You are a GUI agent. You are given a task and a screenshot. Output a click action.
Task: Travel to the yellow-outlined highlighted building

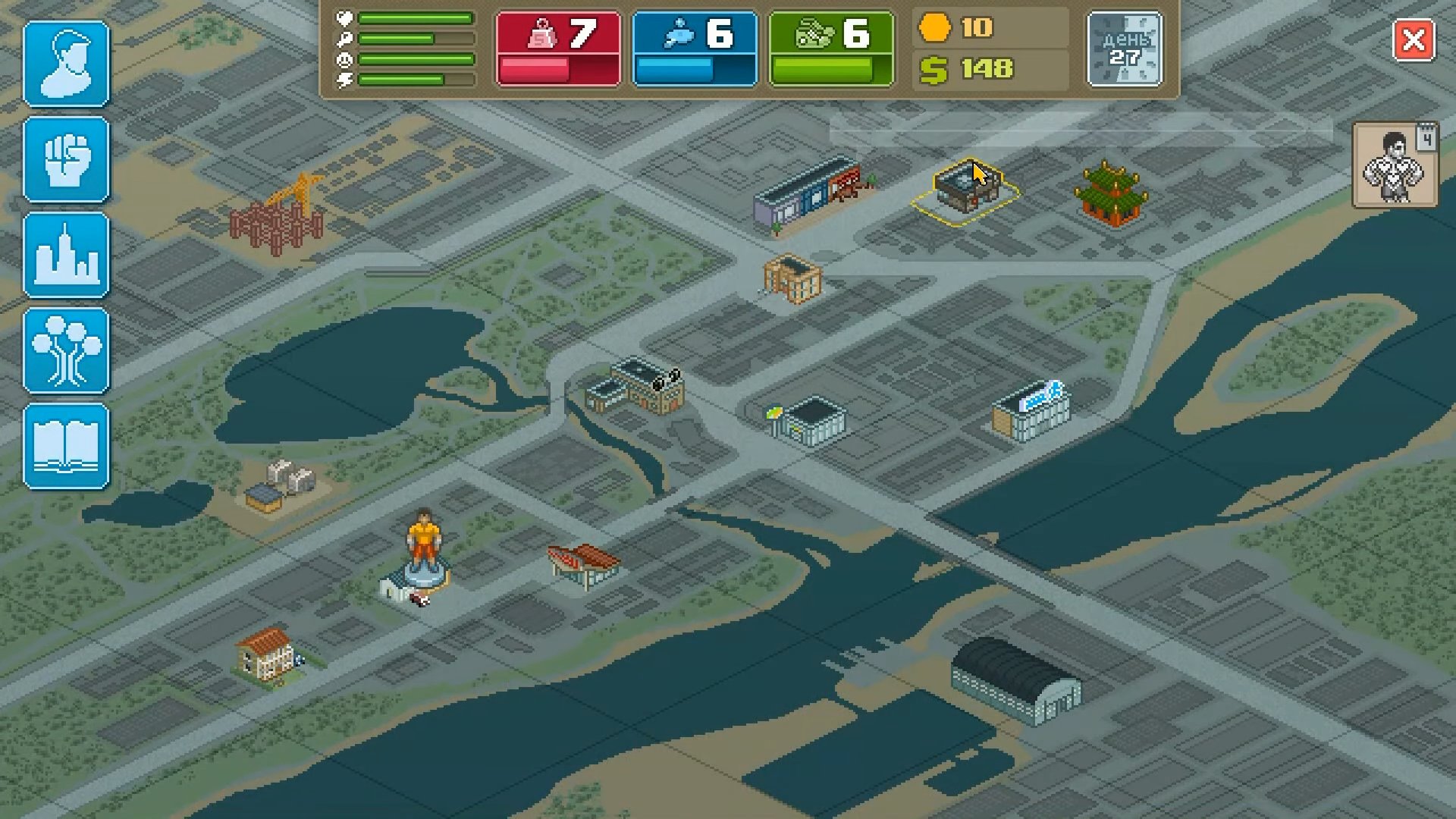(x=965, y=191)
